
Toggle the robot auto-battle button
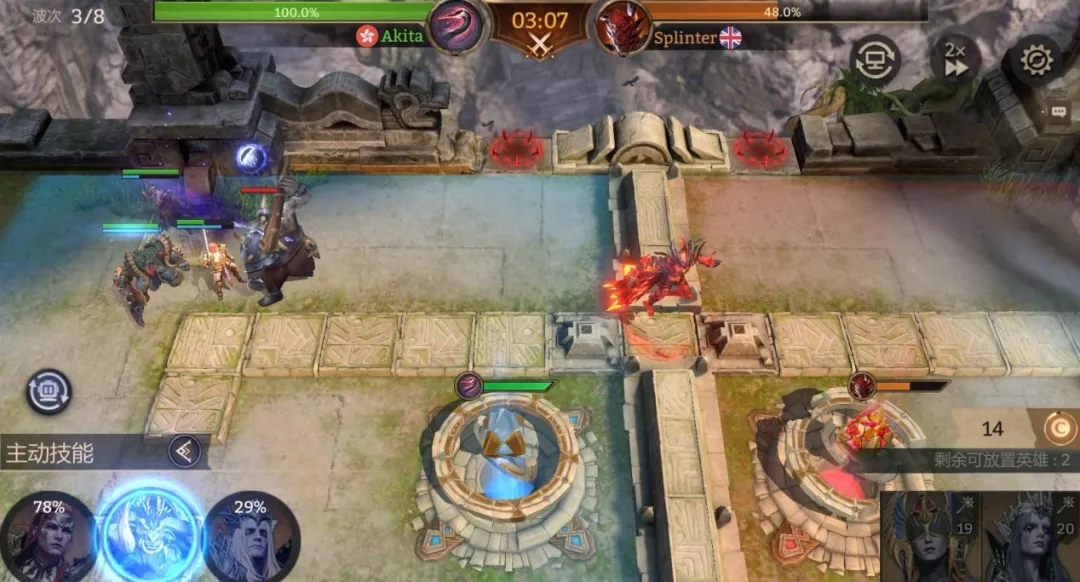tap(48, 392)
